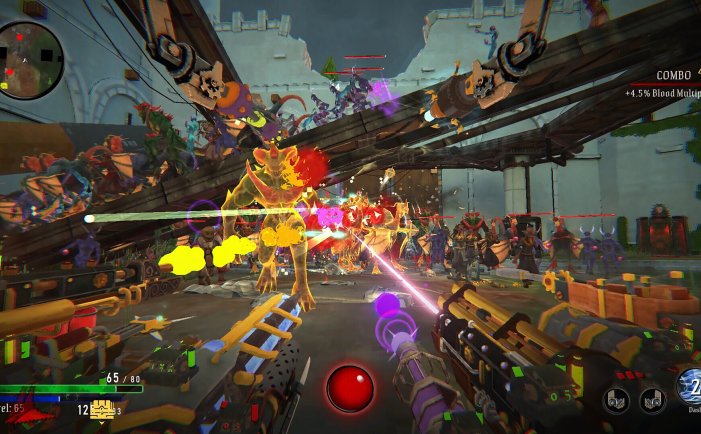701x434 pixels.
Task: Select the yellow chest icon
Action: [101, 409]
